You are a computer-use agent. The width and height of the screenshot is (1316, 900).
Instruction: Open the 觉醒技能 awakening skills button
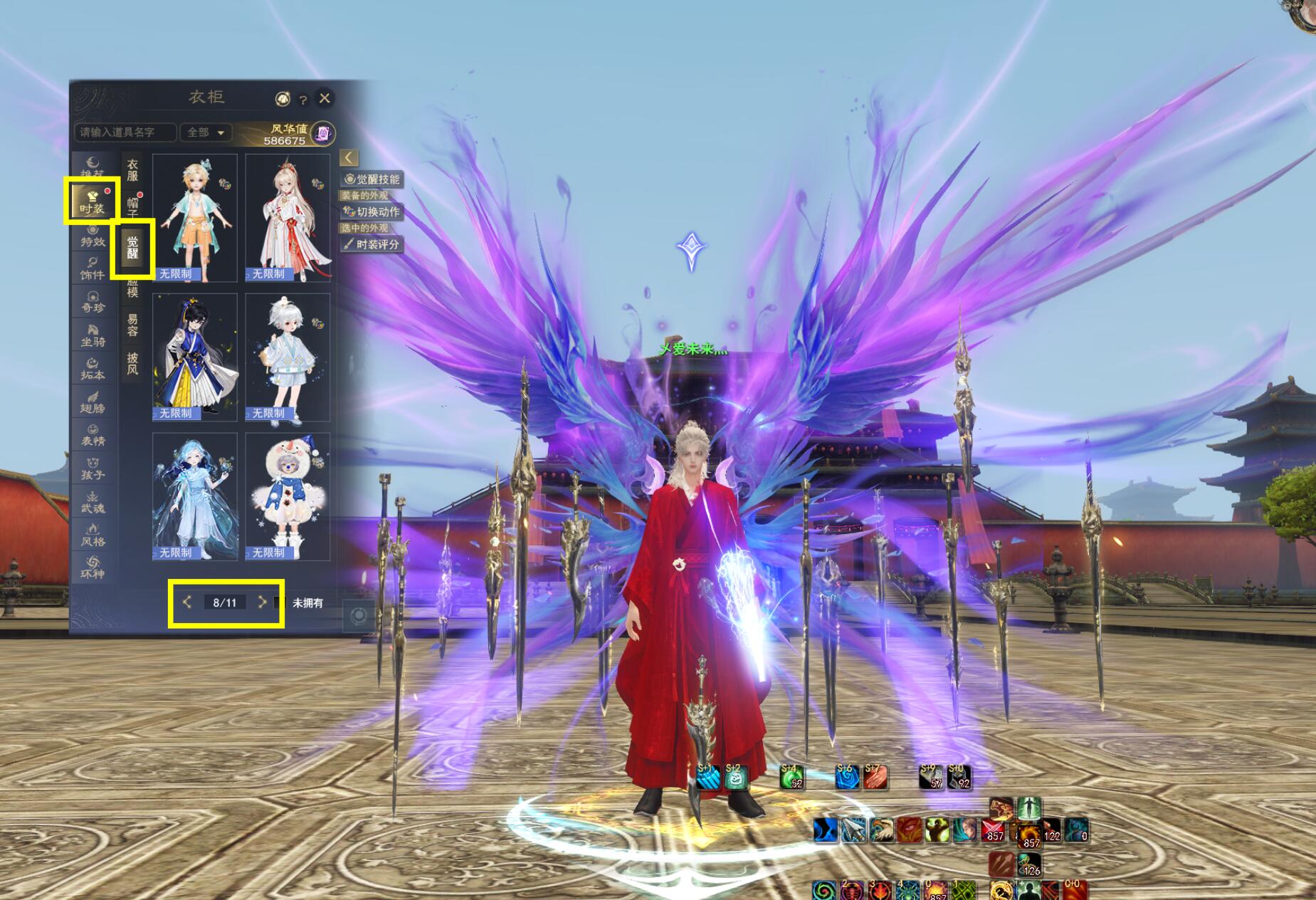(x=372, y=179)
